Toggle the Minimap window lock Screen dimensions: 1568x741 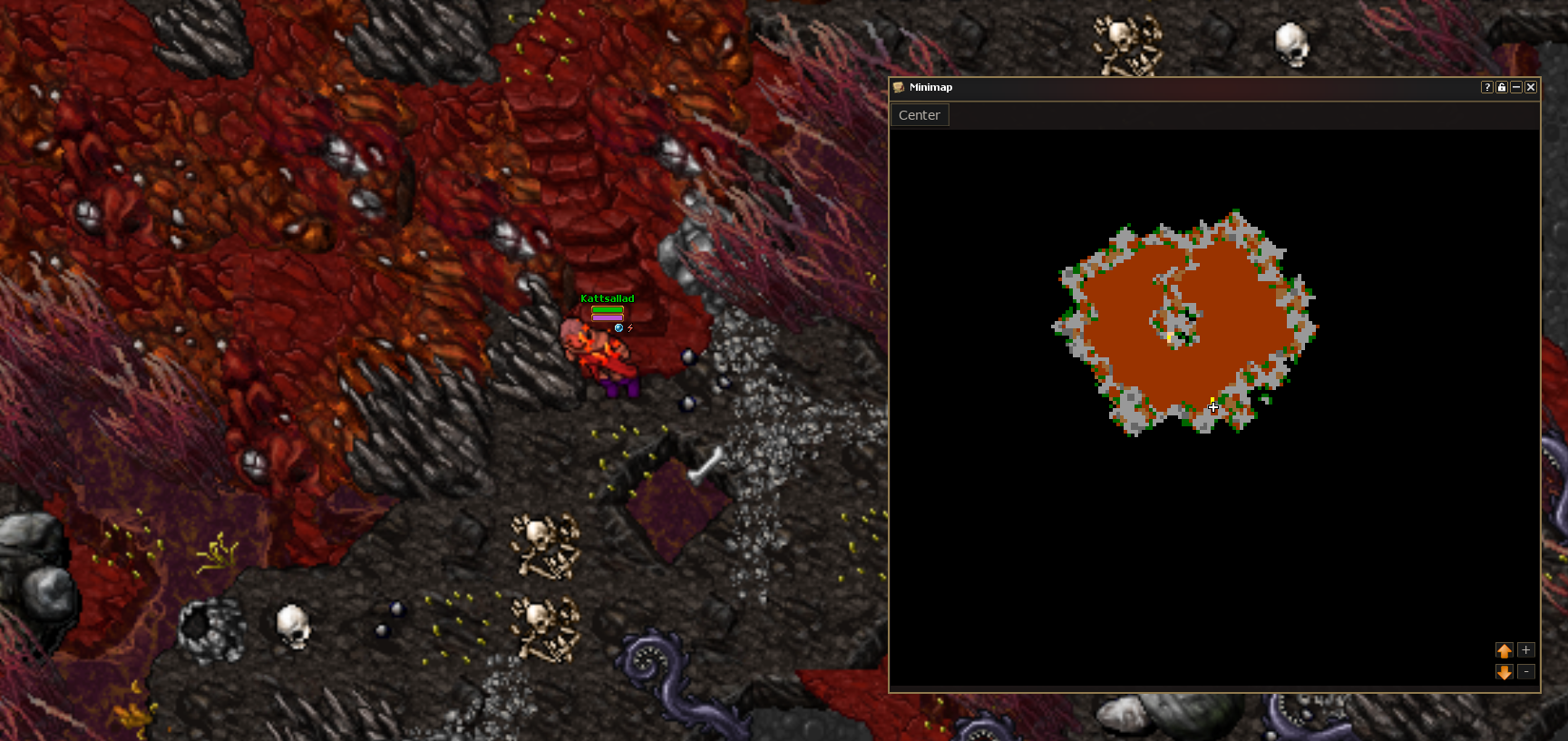pyautogui.click(x=1502, y=87)
